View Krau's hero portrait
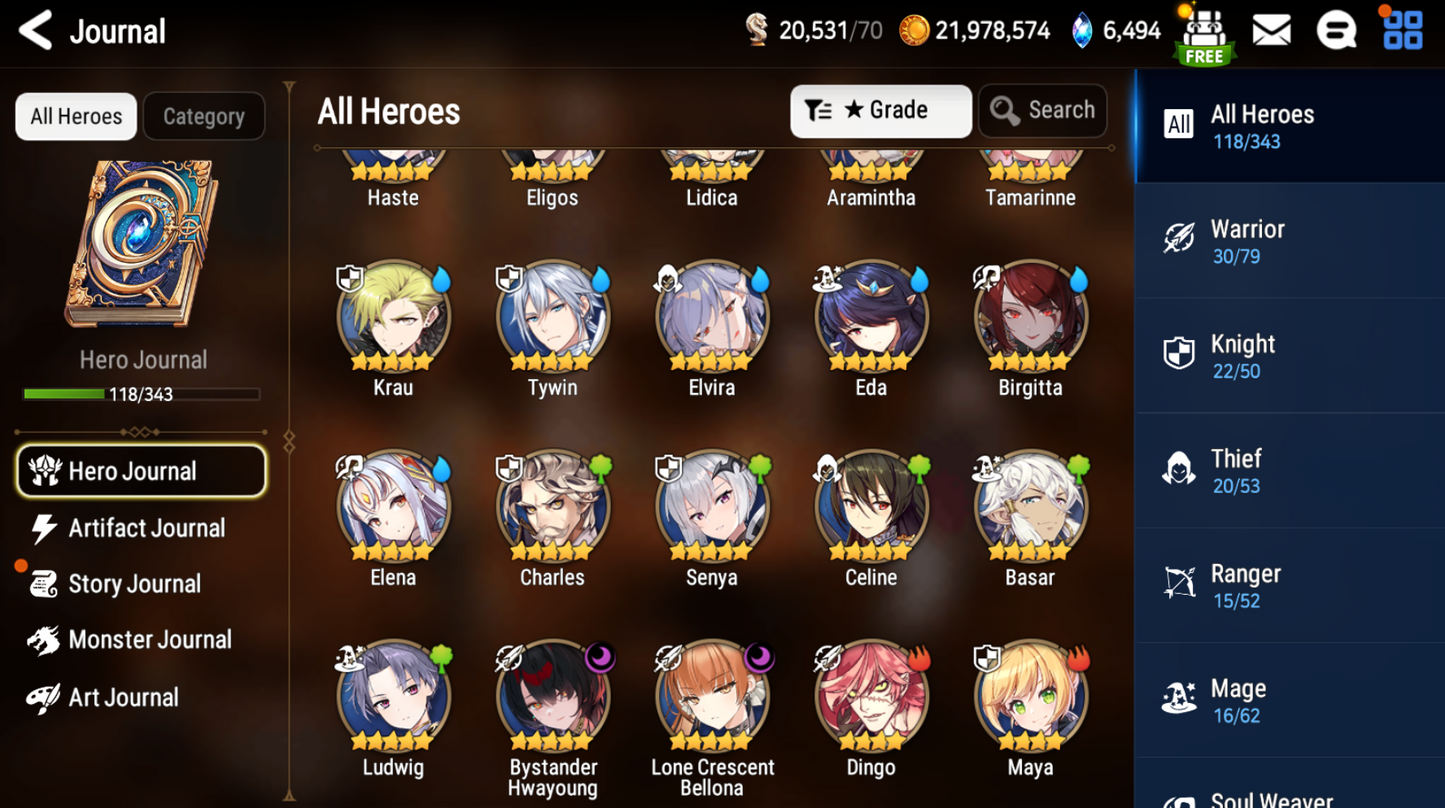 click(x=393, y=318)
